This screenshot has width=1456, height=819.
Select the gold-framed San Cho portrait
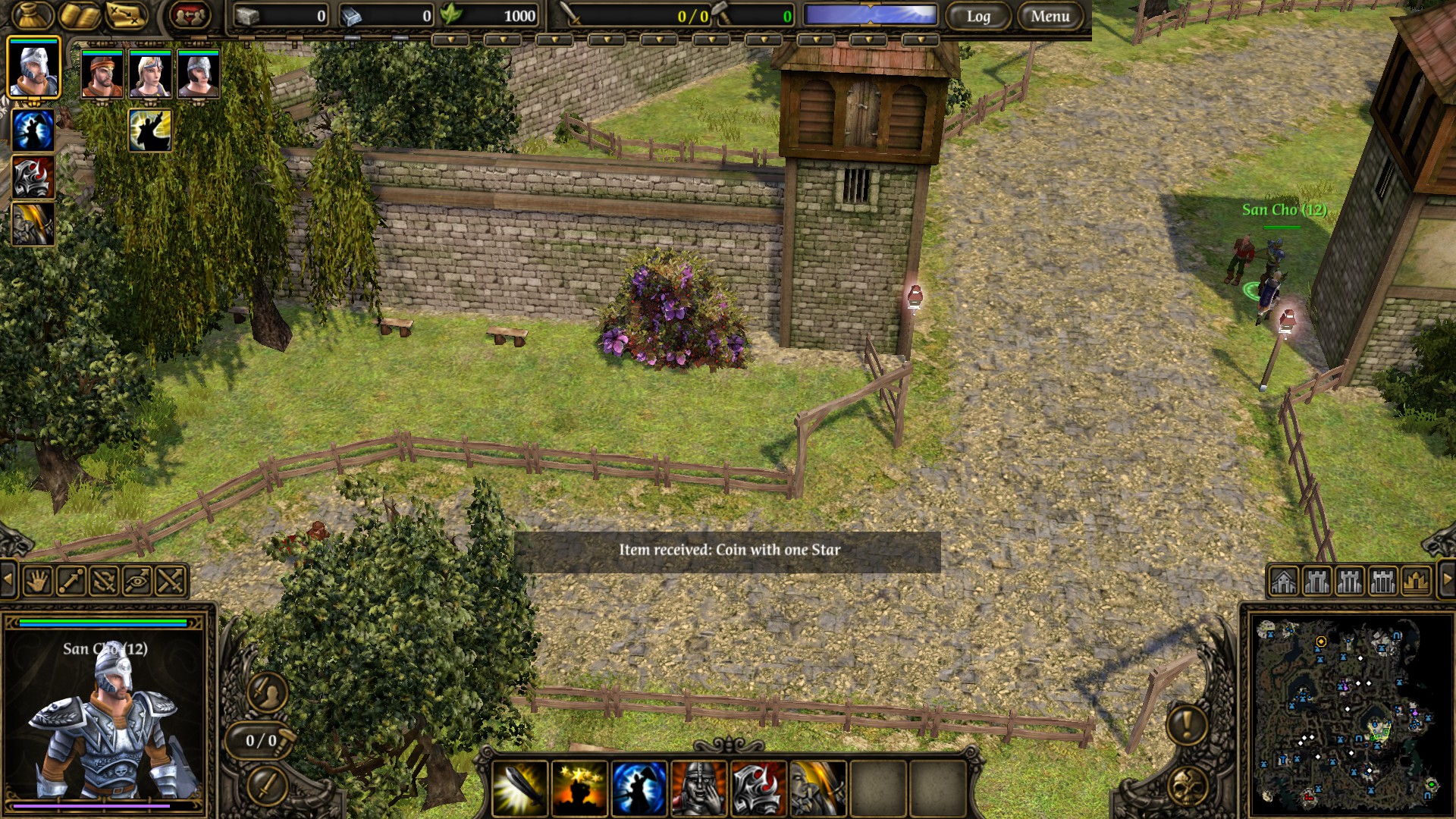click(33, 68)
